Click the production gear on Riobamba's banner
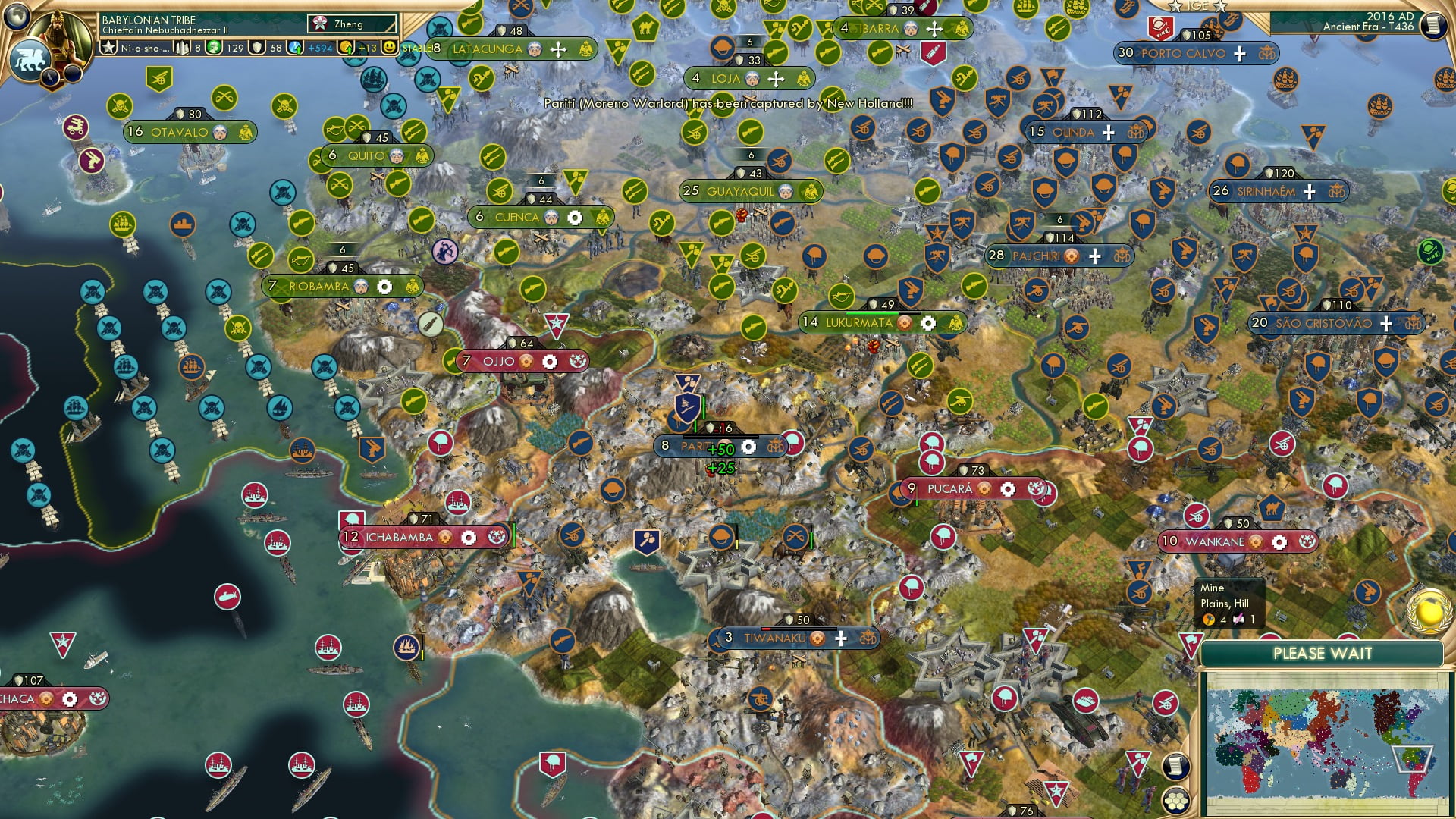This screenshot has width=1456, height=819. point(384,287)
